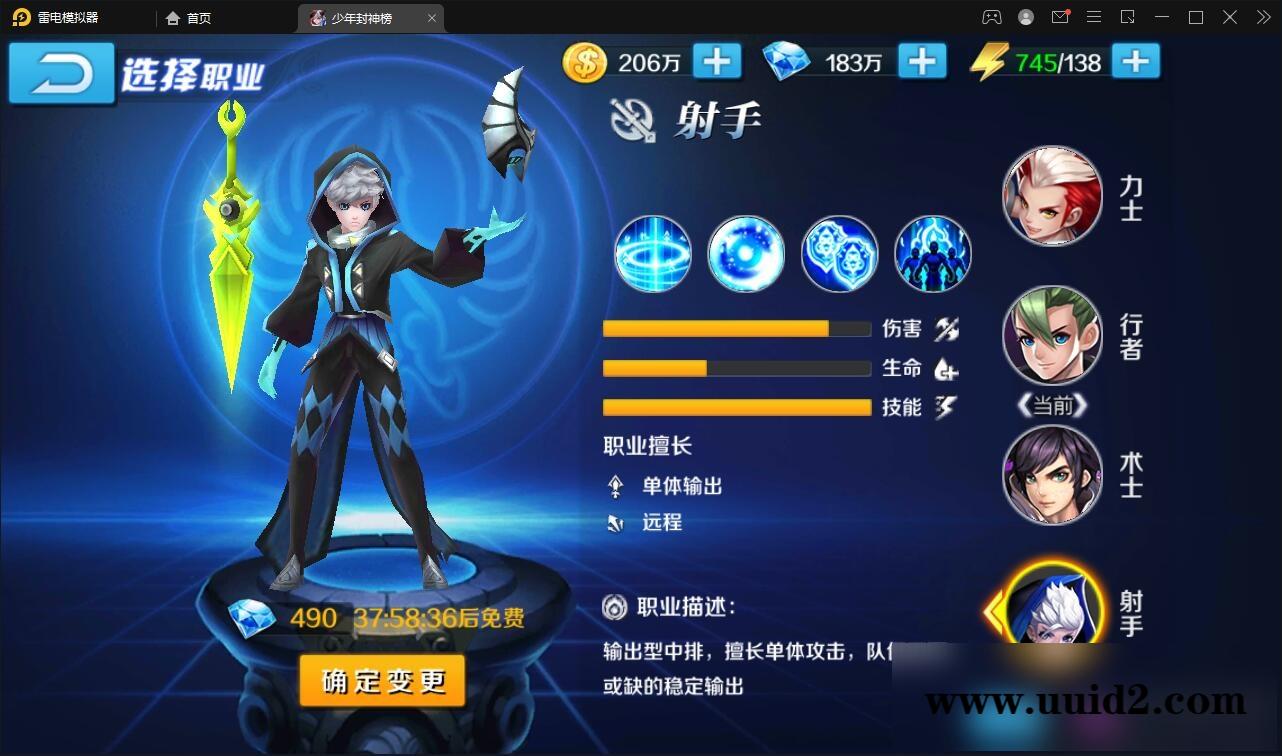The height and width of the screenshot is (756, 1282).
Task: Click the + button next to gold 206万
Action: pyautogui.click(x=716, y=61)
